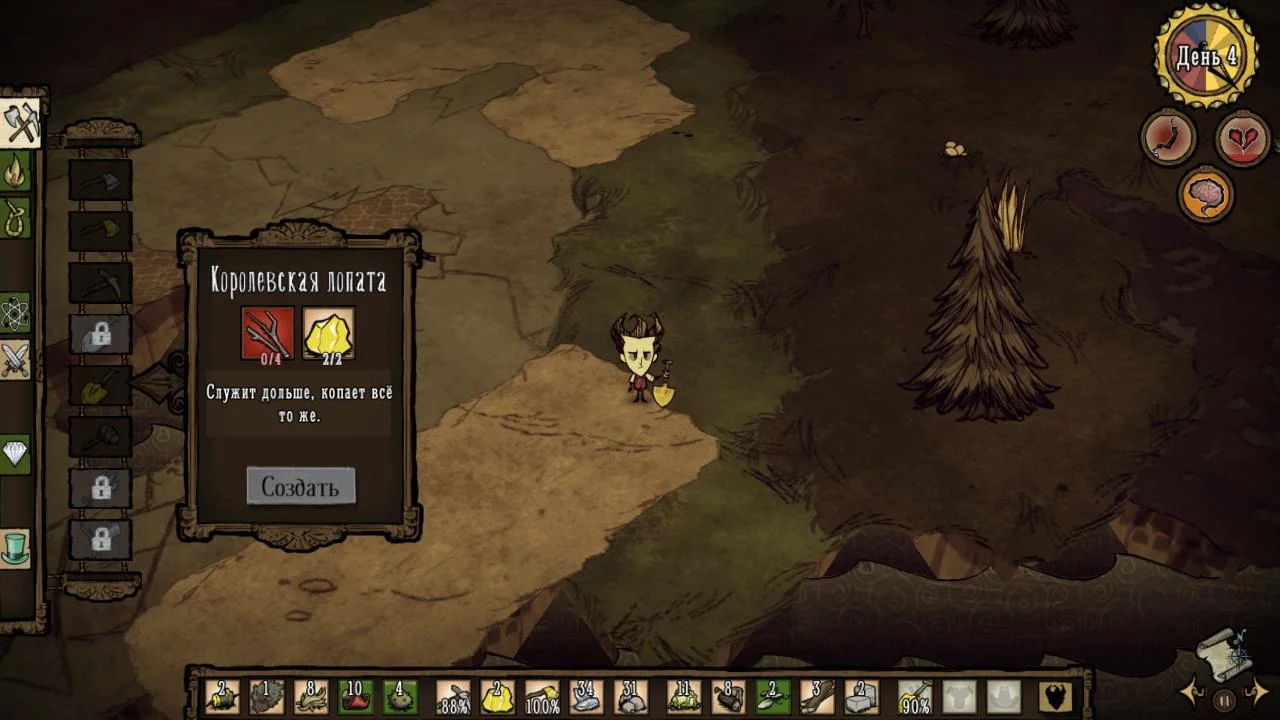
Task: Choose the pickaxe recipe slot
Action: [100, 284]
